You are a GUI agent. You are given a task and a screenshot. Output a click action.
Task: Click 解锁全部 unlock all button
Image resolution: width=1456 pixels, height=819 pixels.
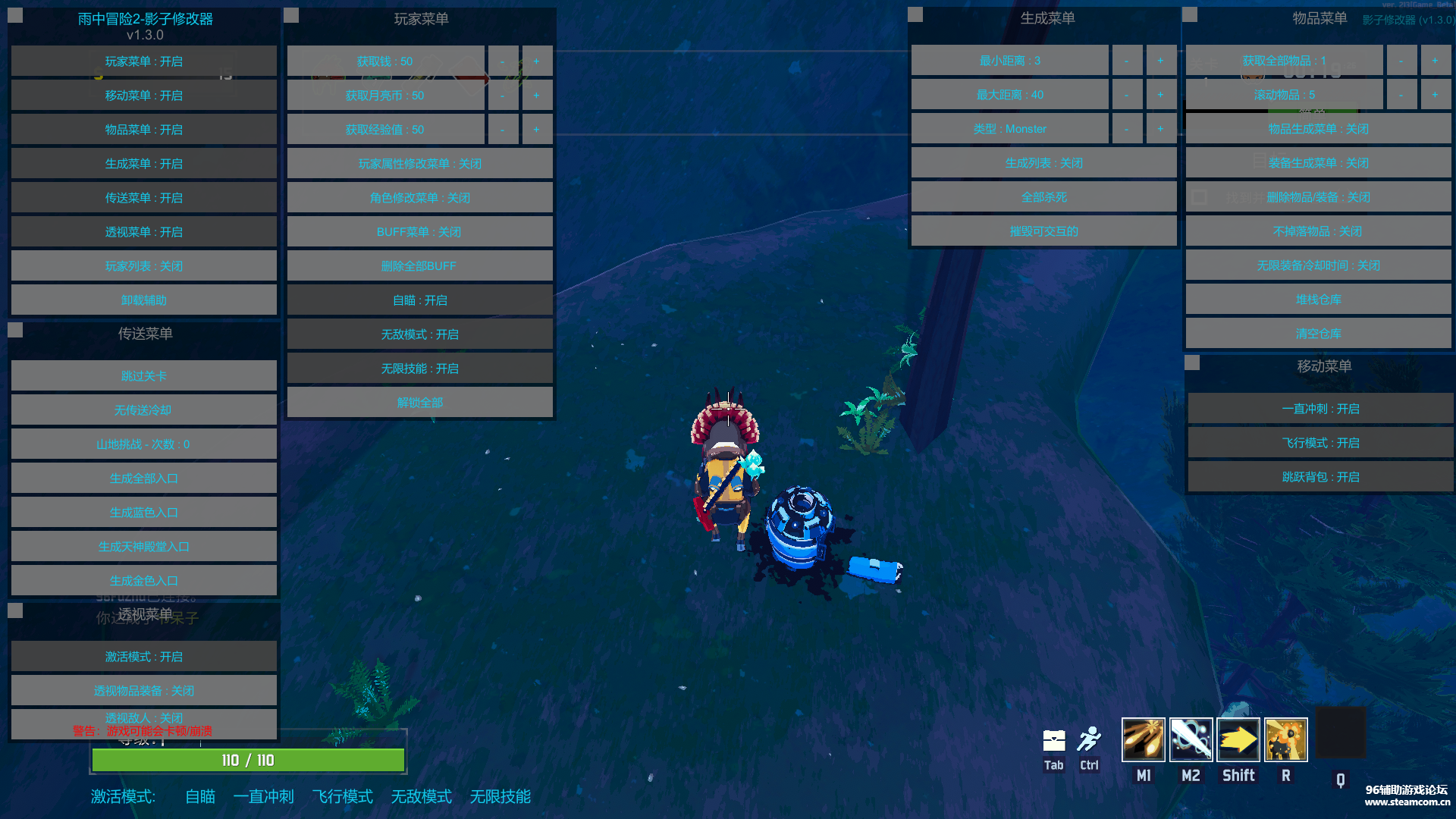coord(419,403)
